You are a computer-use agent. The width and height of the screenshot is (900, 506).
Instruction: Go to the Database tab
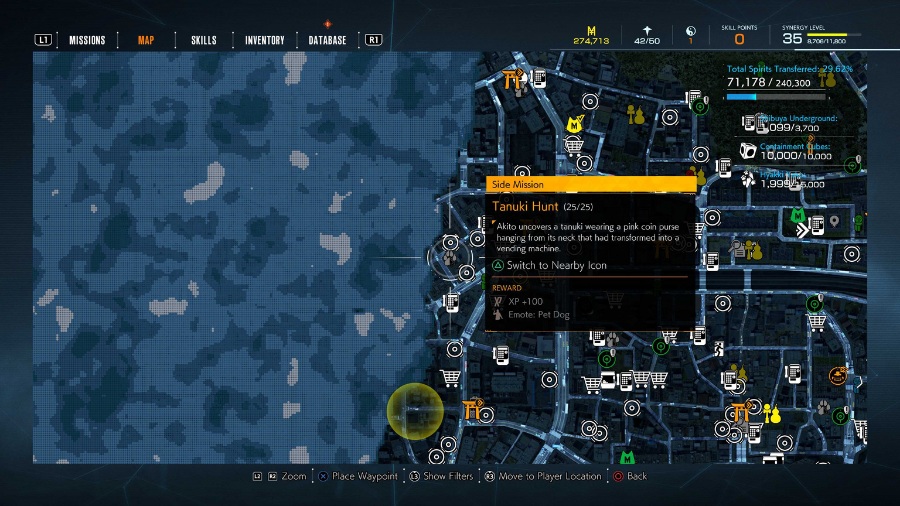[x=328, y=40]
